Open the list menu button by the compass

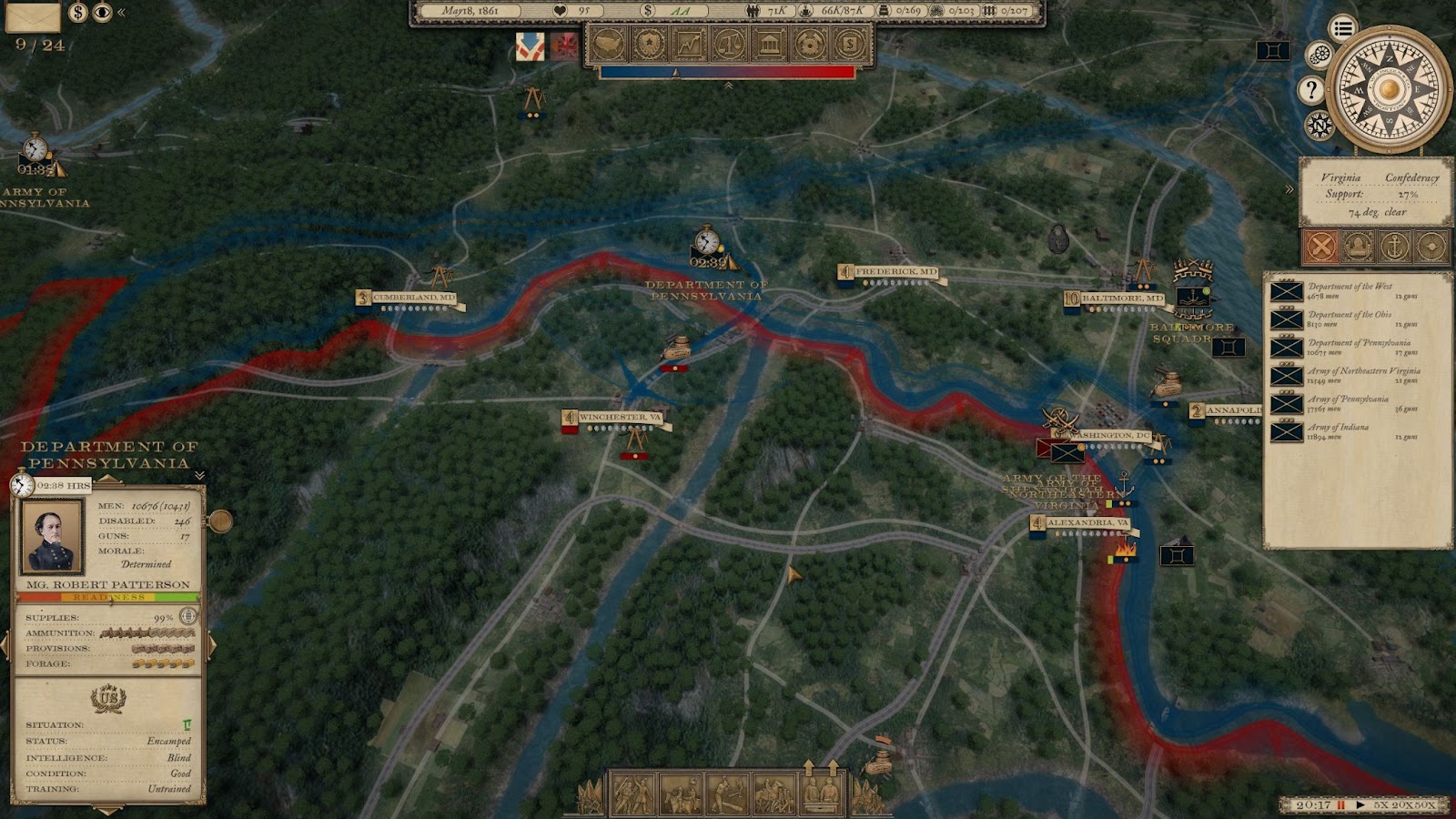click(1342, 28)
